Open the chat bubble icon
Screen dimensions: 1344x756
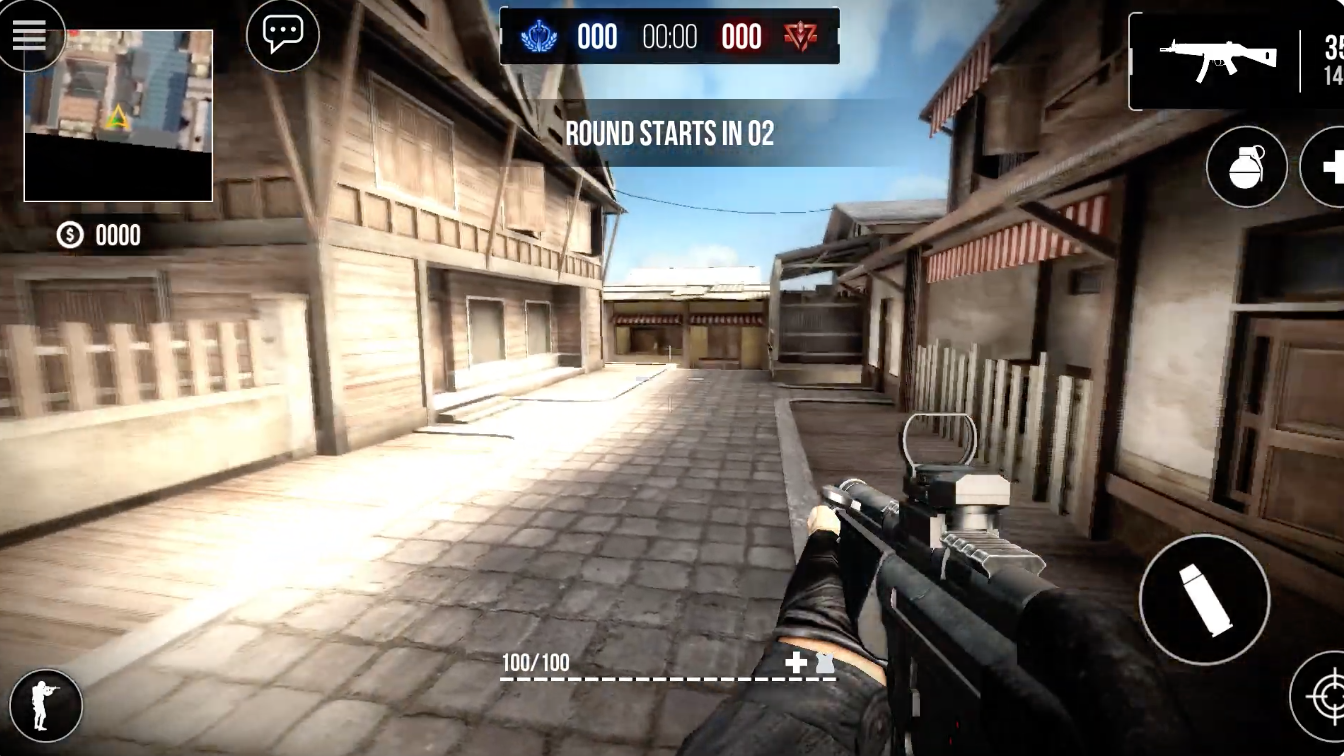tap(283, 34)
